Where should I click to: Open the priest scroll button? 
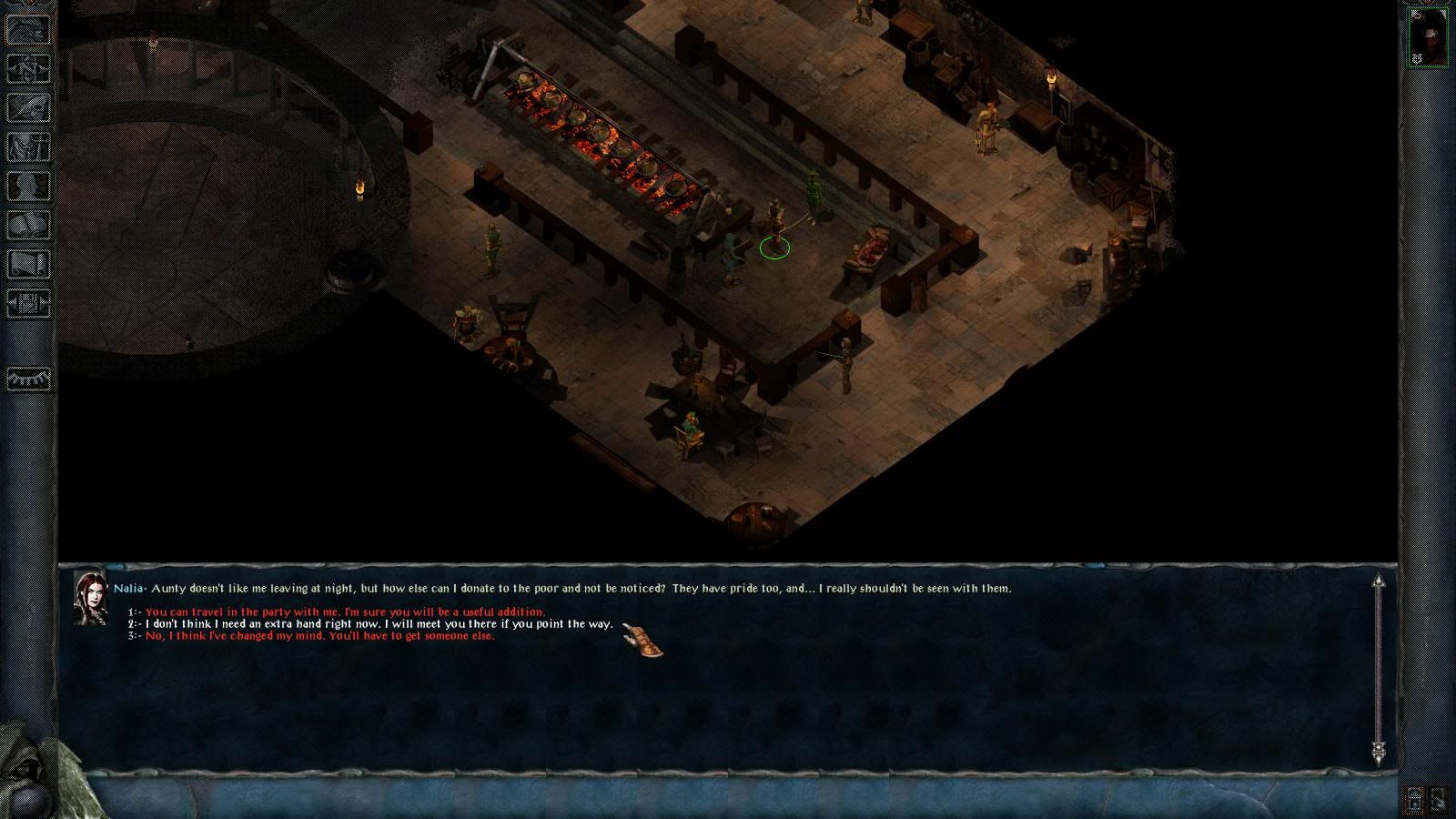click(29, 264)
